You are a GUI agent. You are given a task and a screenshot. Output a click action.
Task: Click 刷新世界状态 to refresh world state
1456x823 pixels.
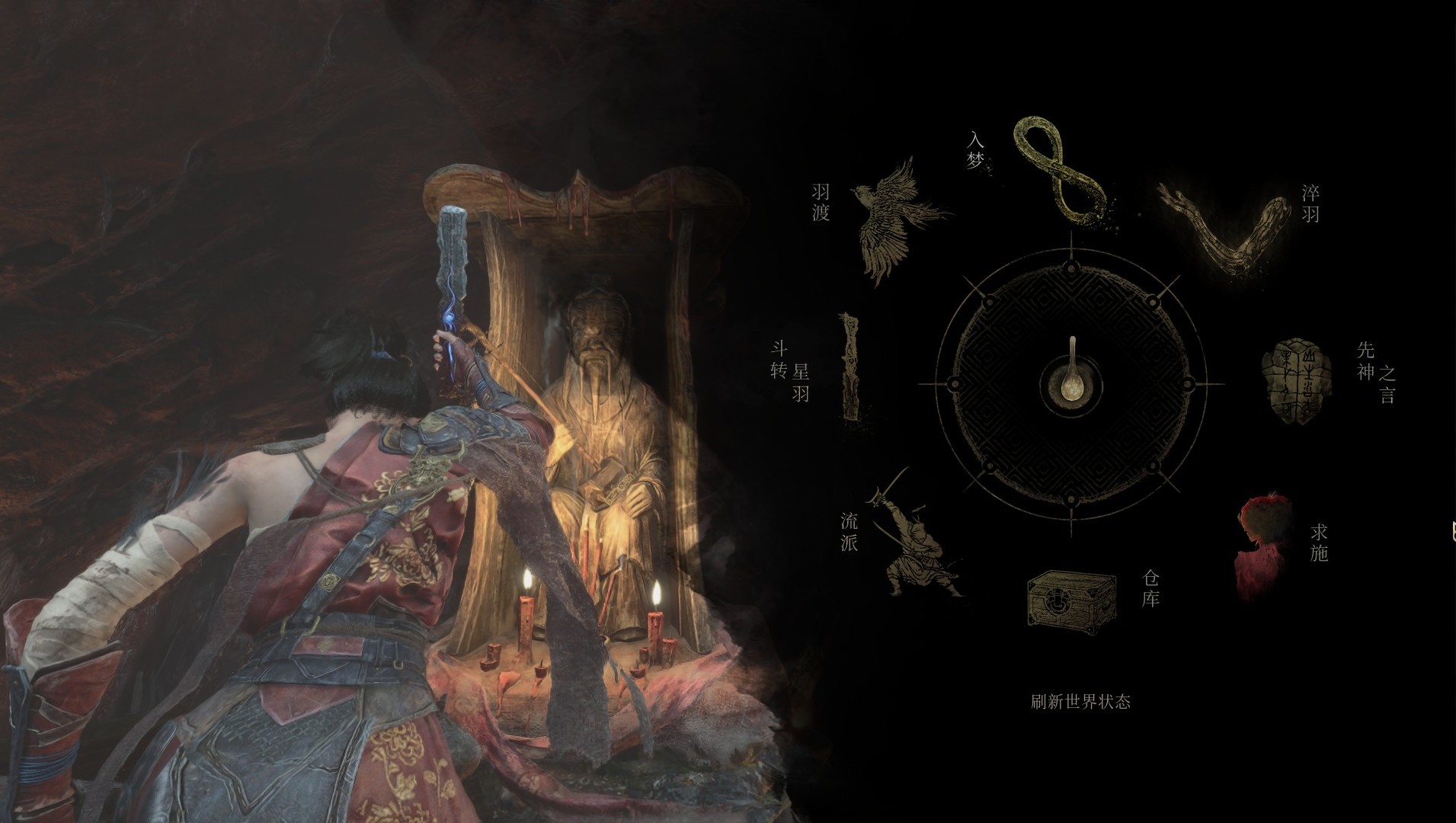coord(1080,702)
